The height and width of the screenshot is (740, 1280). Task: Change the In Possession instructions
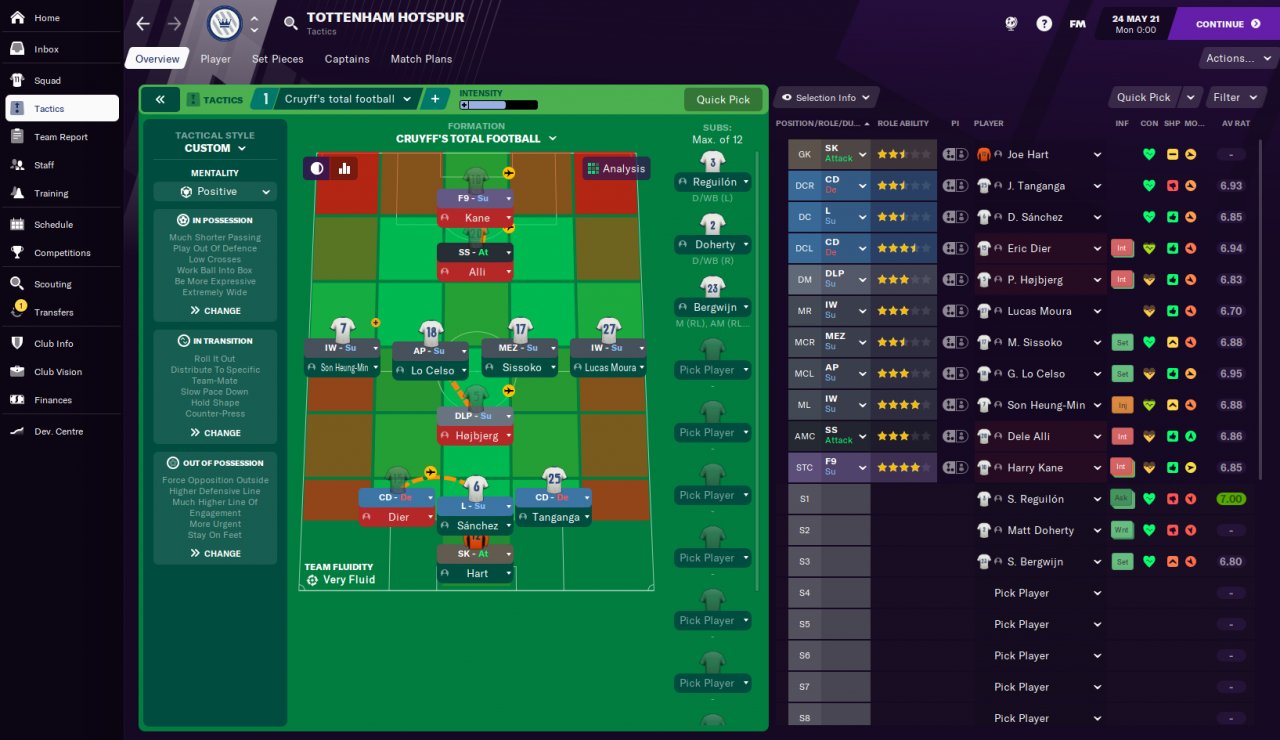coord(215,311)
